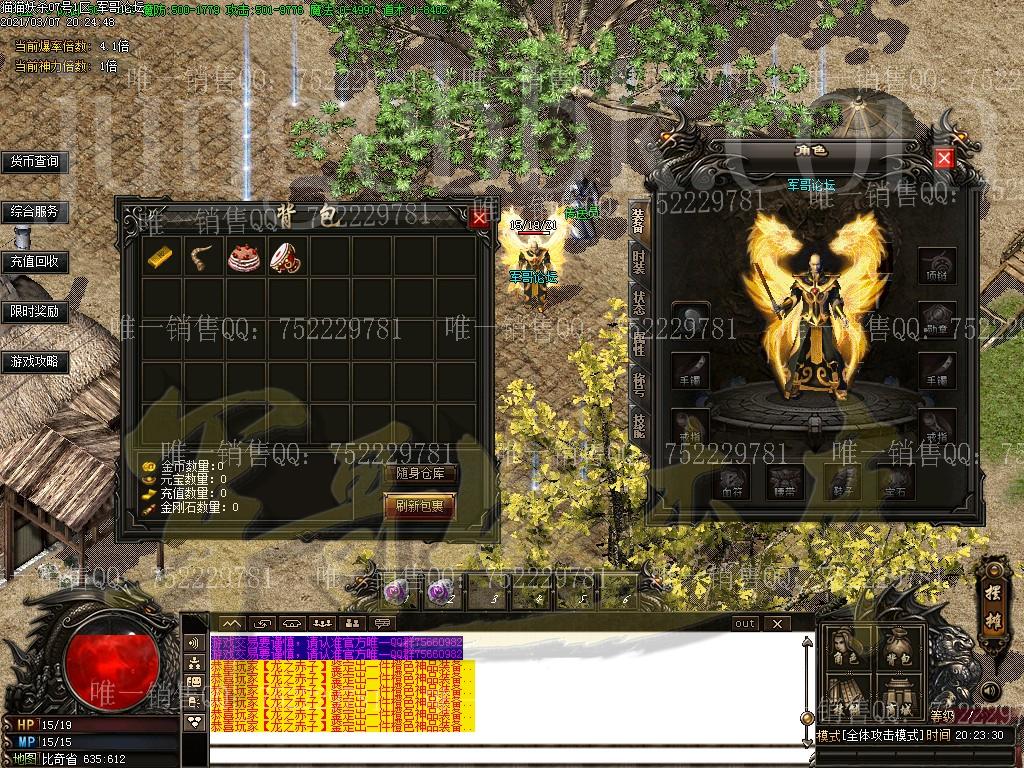This screenshot has width=1024, height=768.
Task: Switch to the 技能 skills tab
Action: click(639, 425)
